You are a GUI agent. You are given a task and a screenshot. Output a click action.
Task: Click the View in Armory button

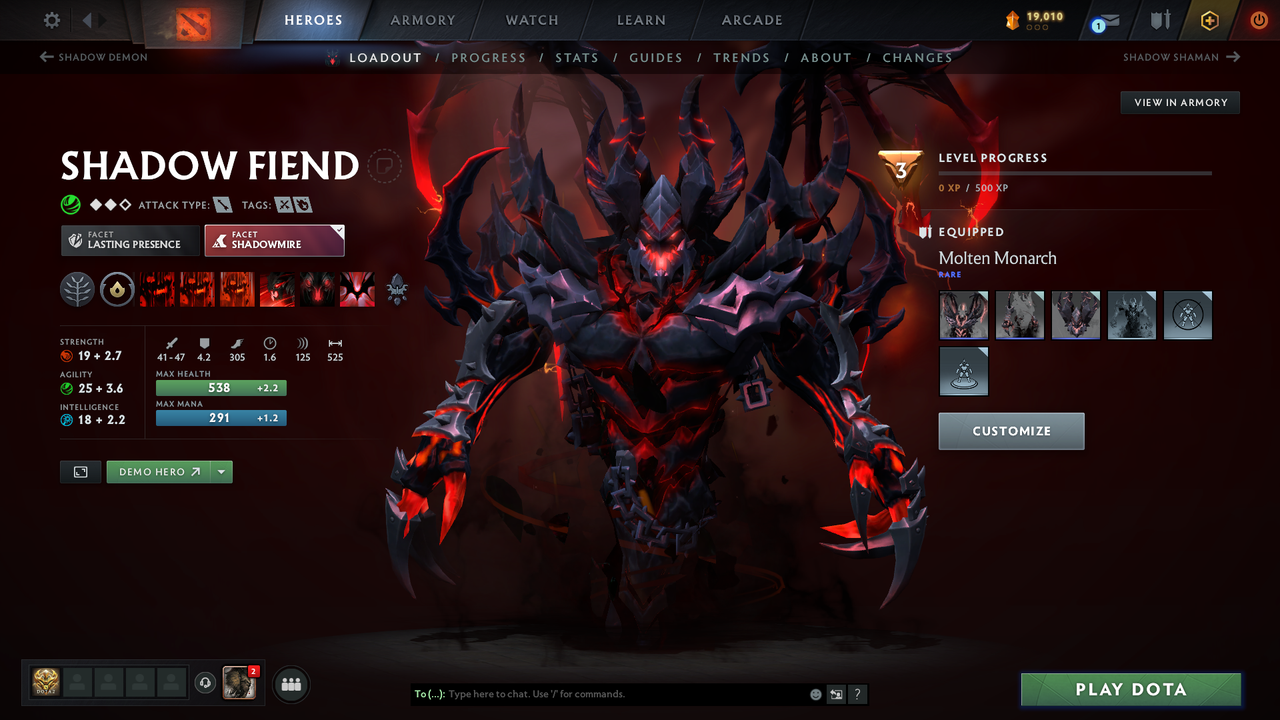[x=1179, y=102]
